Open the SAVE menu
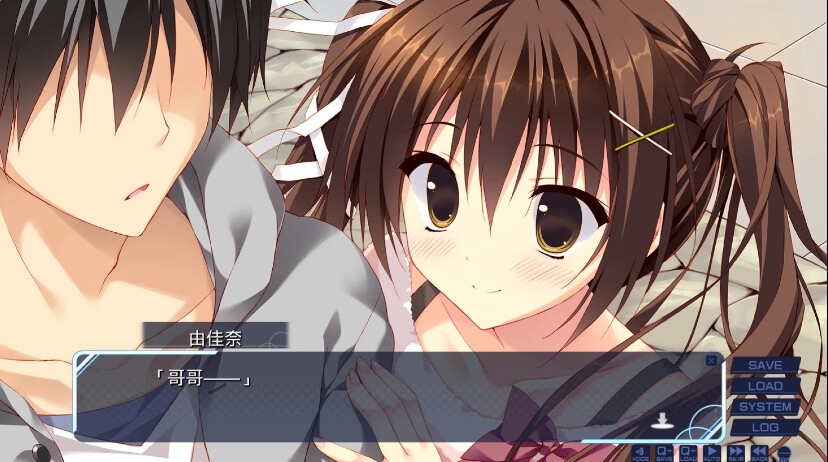Viewport: 828px width, 462px height. [765, 366]
